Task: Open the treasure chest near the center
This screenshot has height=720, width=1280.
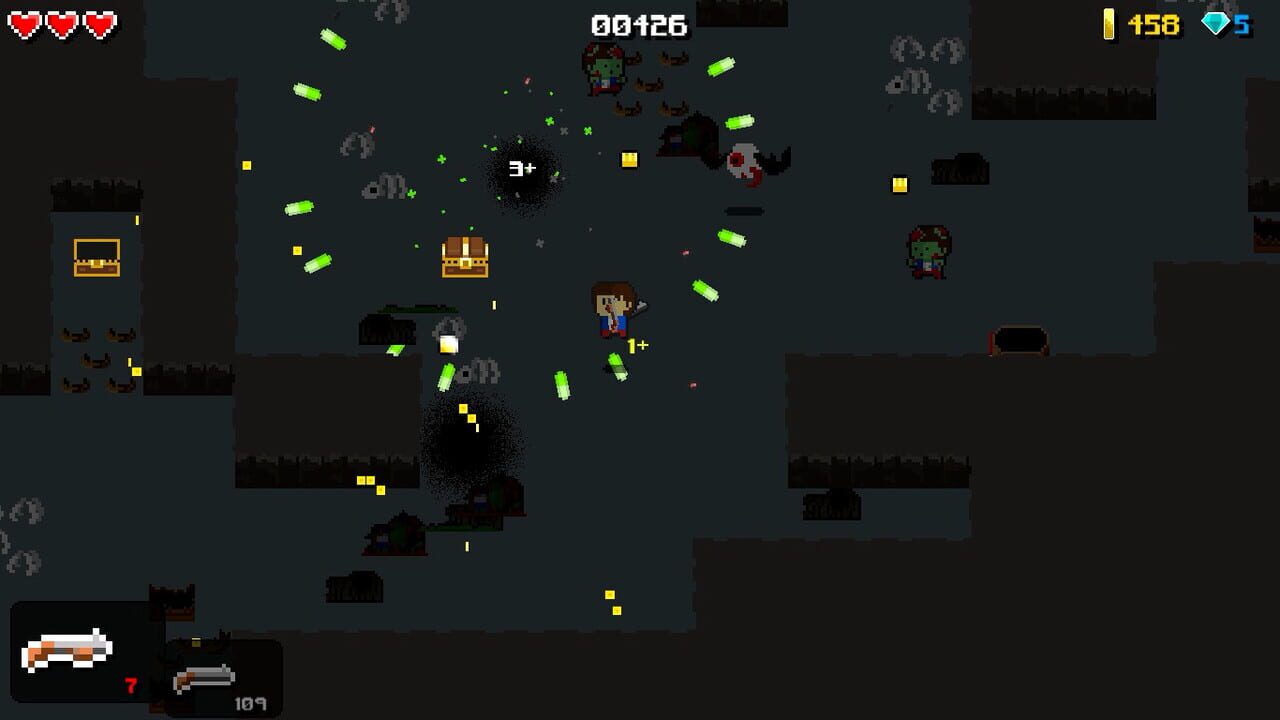Action: click(x=463, y=257)
